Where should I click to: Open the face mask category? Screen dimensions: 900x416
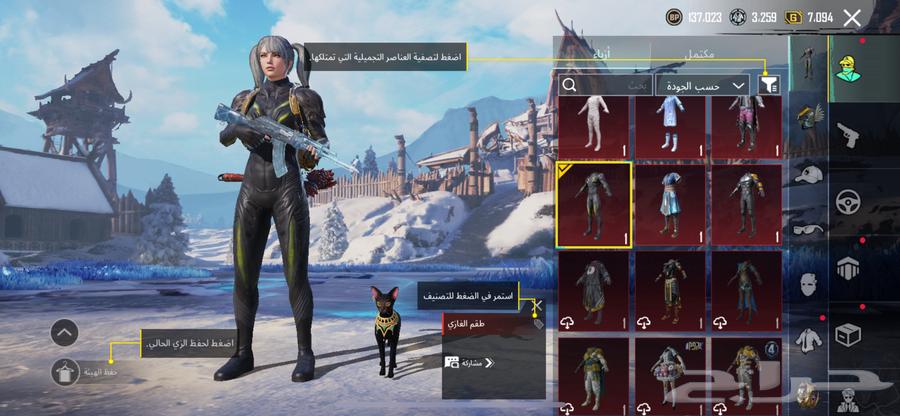[x=808, y=284]
